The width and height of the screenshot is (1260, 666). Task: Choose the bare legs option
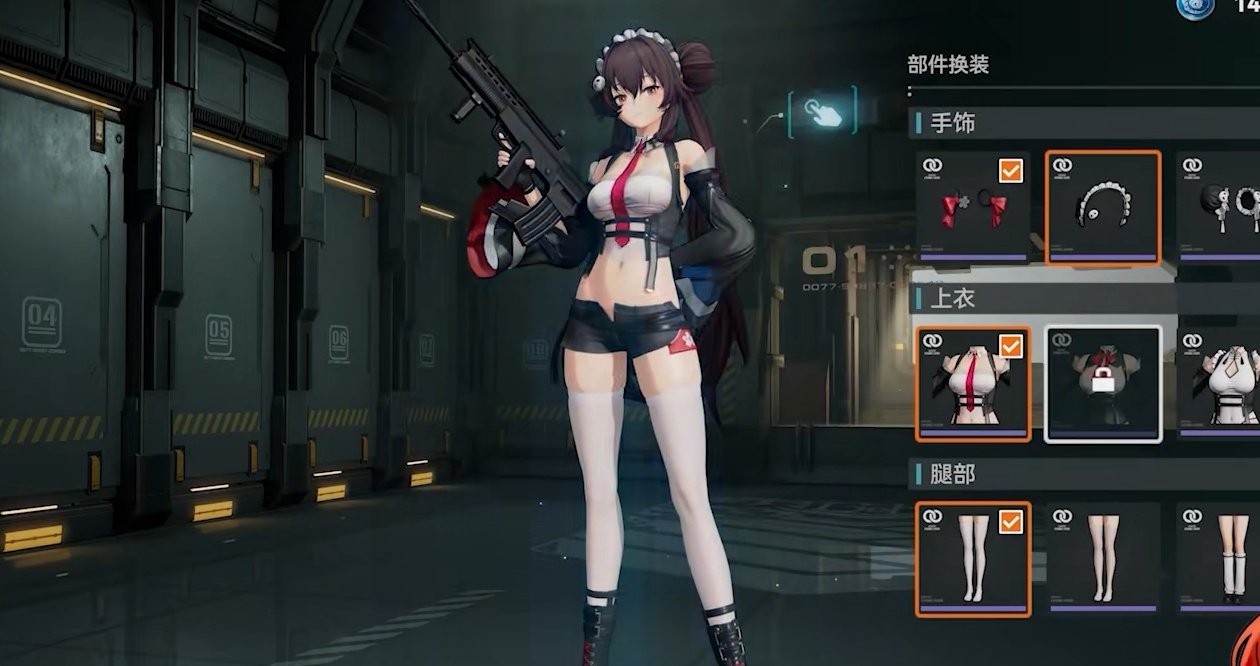coord(1103,558)
